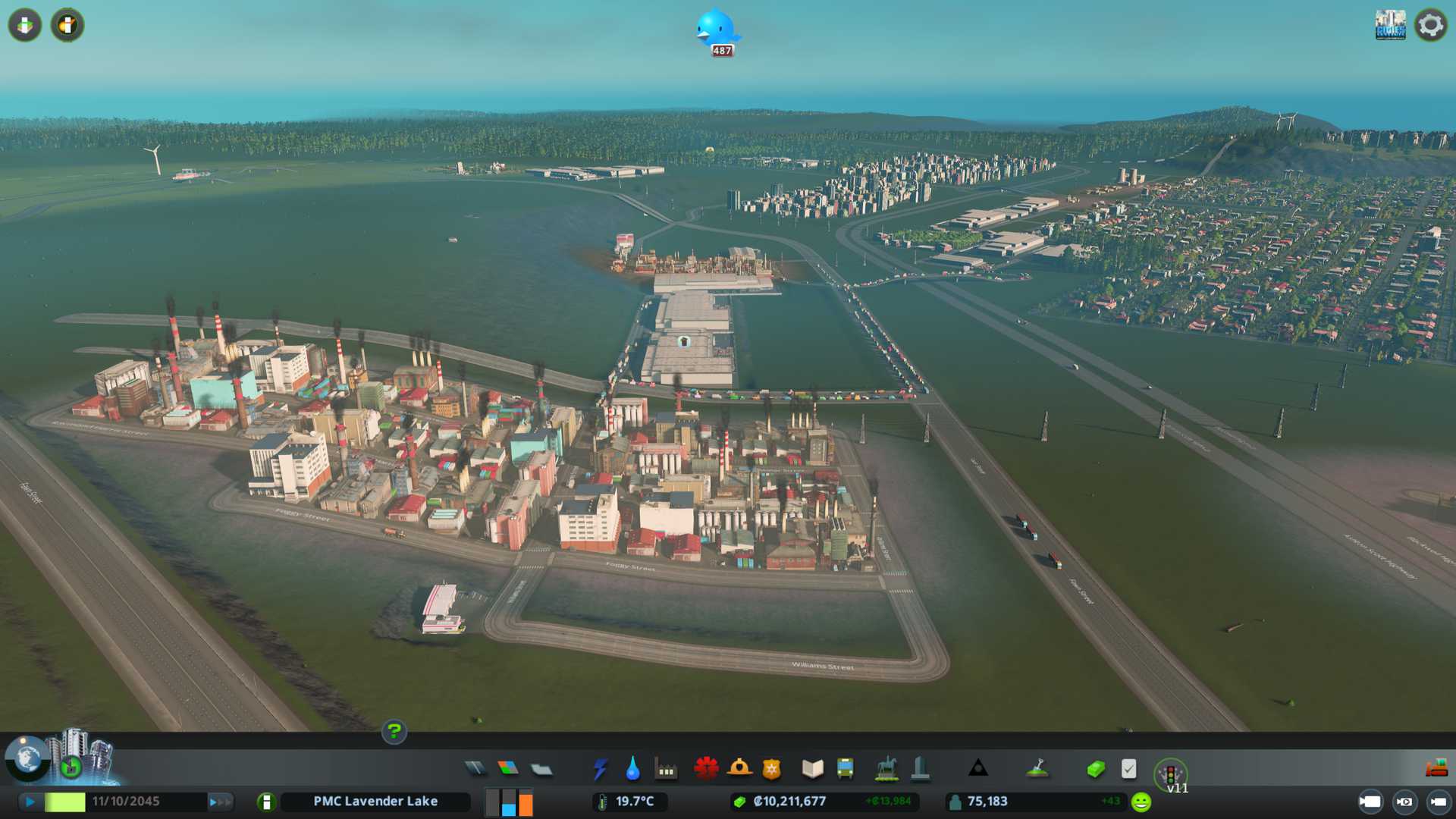The image size is (1456, 819).
Task: Click the green happiness smiley face
Action: (1141, 802)
